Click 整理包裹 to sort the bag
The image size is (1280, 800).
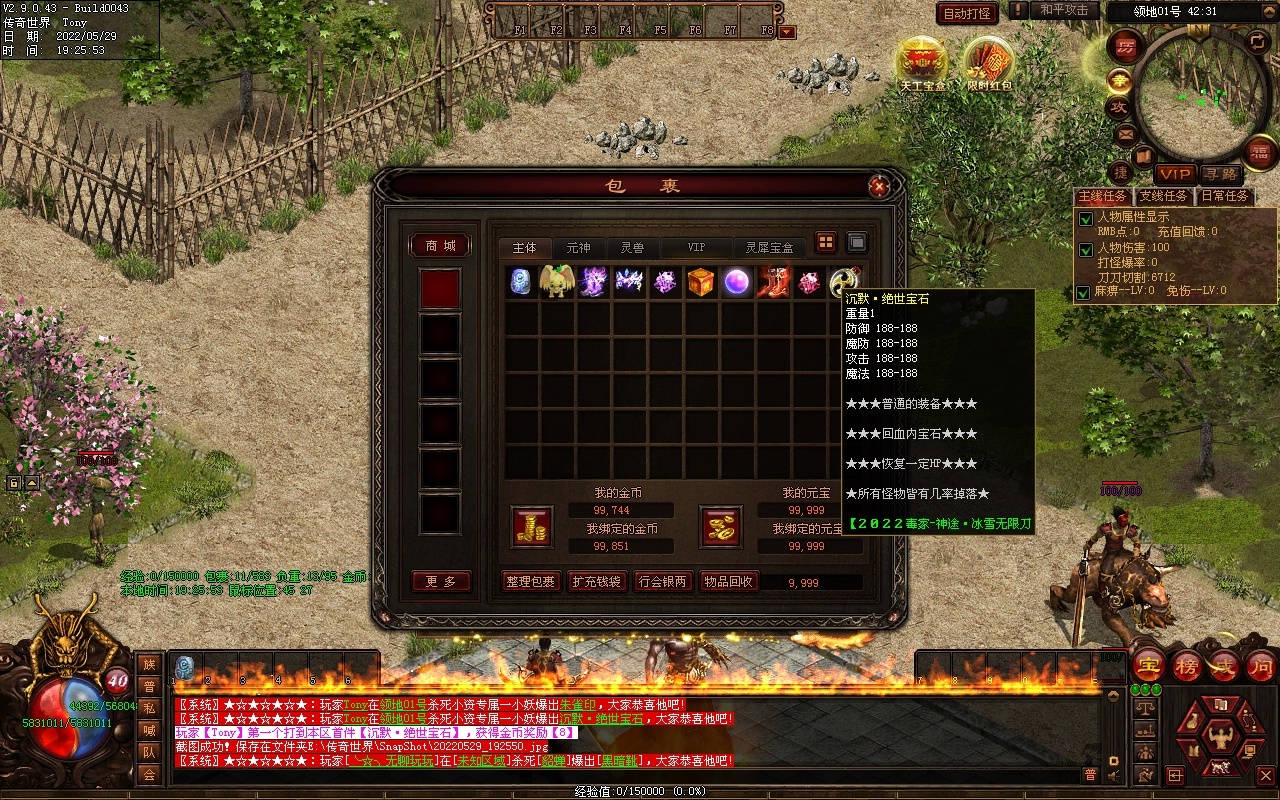tap(530, 582)
